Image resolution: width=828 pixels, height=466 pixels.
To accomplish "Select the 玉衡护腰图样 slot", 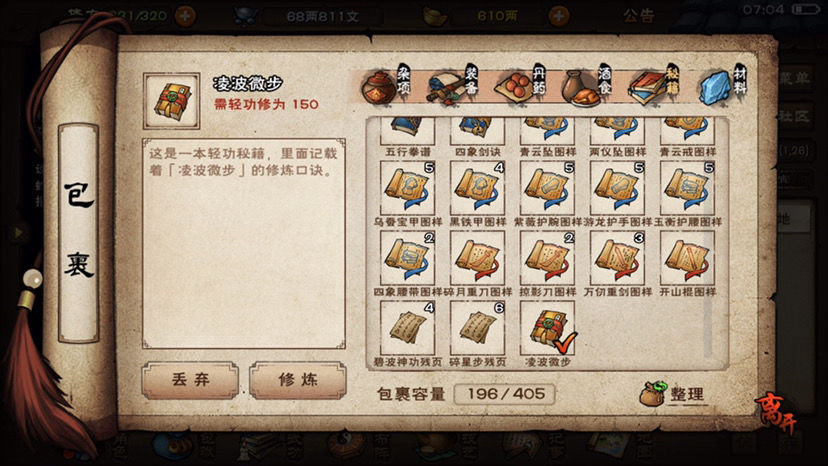I will (687, 189).
